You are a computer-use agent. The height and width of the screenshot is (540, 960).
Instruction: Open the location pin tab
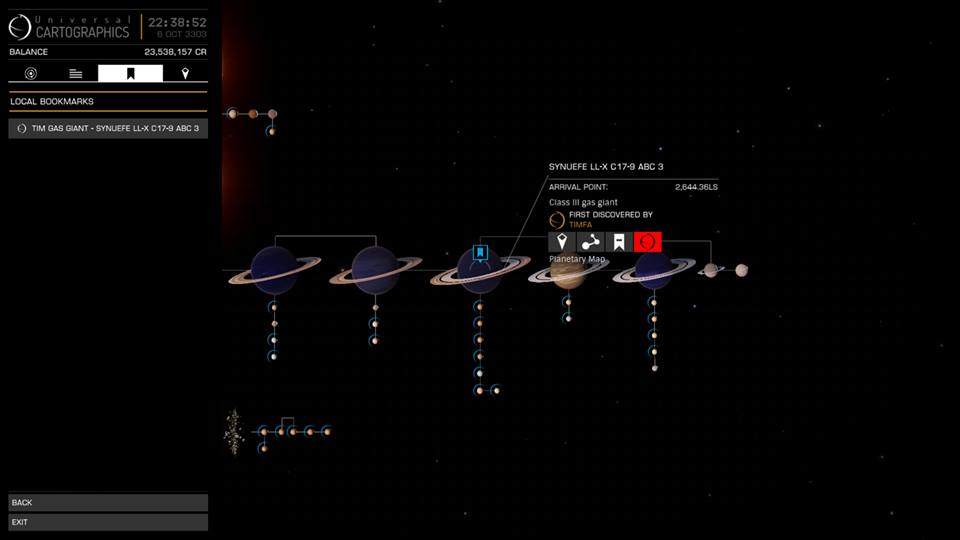coord(185,73)
